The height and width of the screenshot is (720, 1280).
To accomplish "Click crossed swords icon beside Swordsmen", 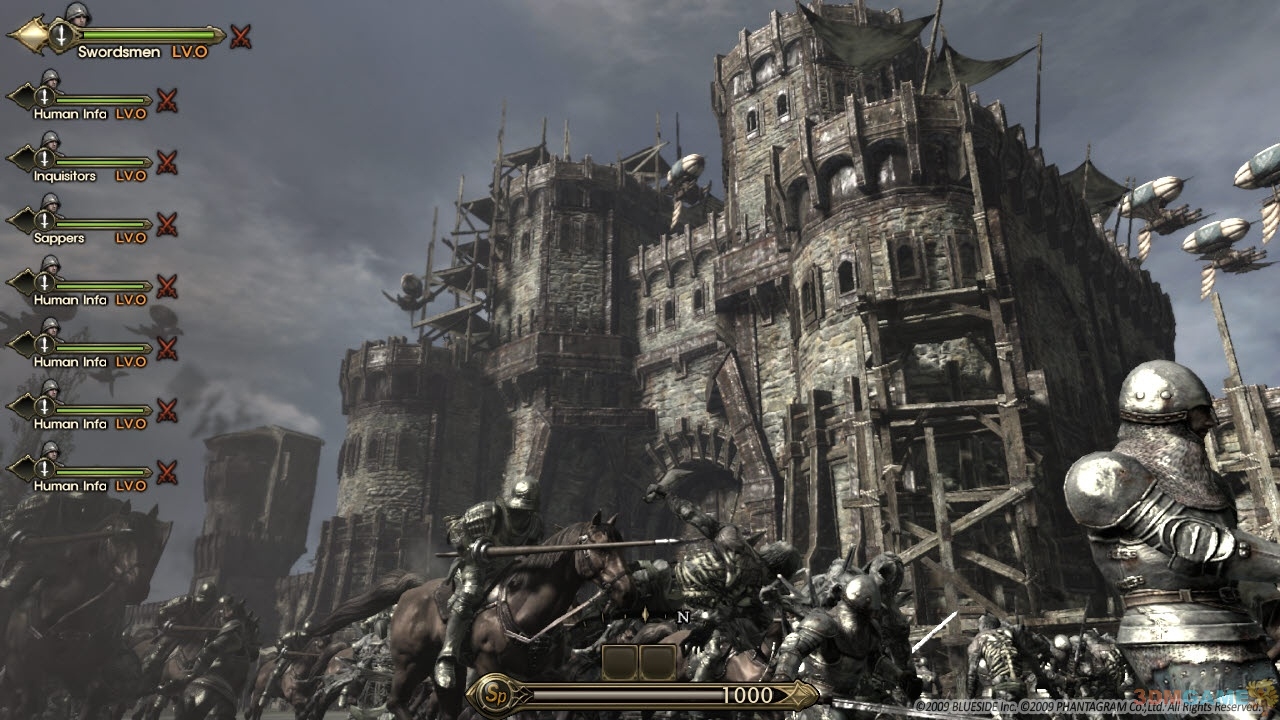I will pos(240,37).
